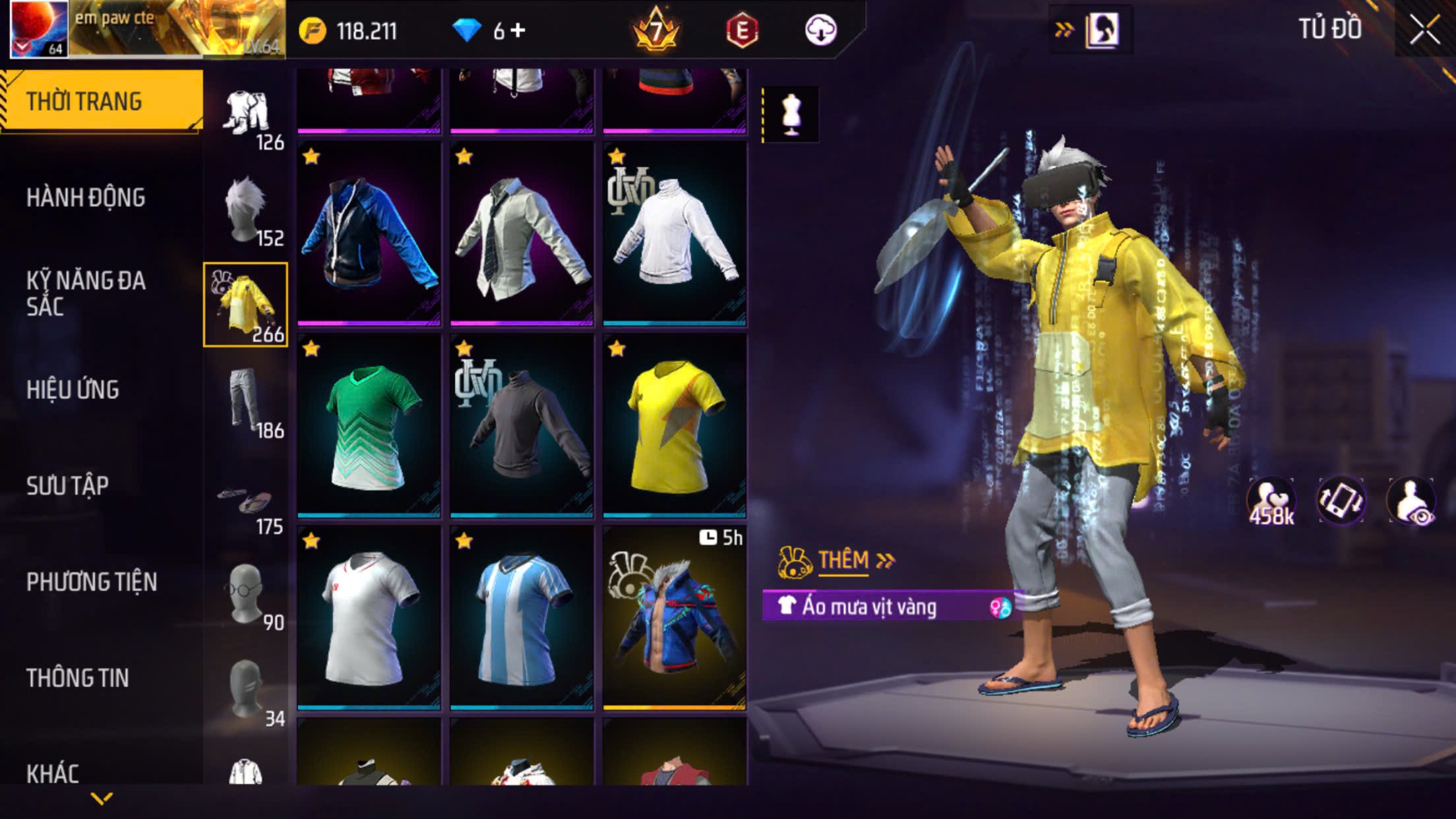Choose the blue and white striped jersey
The height and width of the screenshot is (819, 1456).
522,618
